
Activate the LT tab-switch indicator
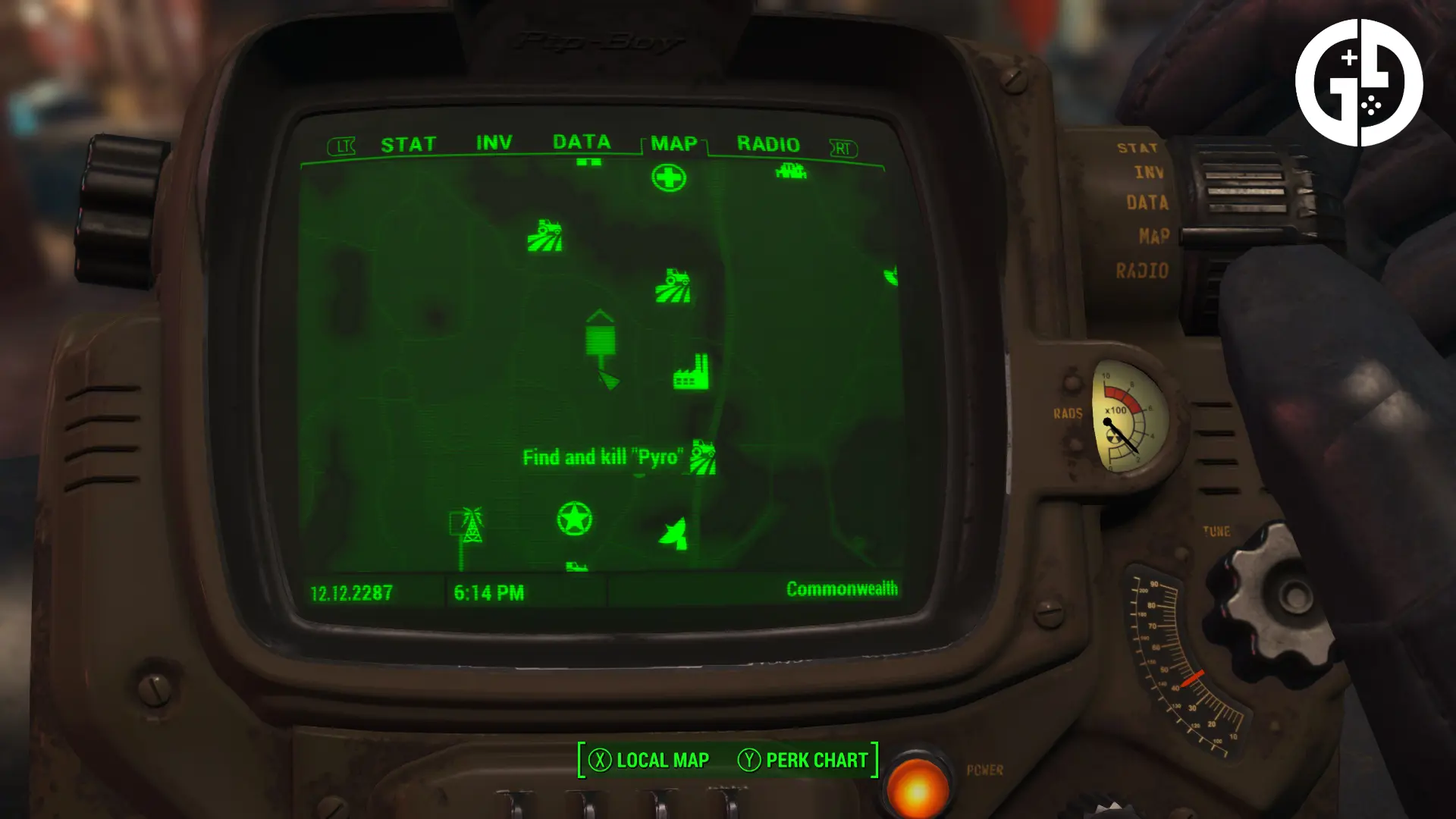coord(343,145)
